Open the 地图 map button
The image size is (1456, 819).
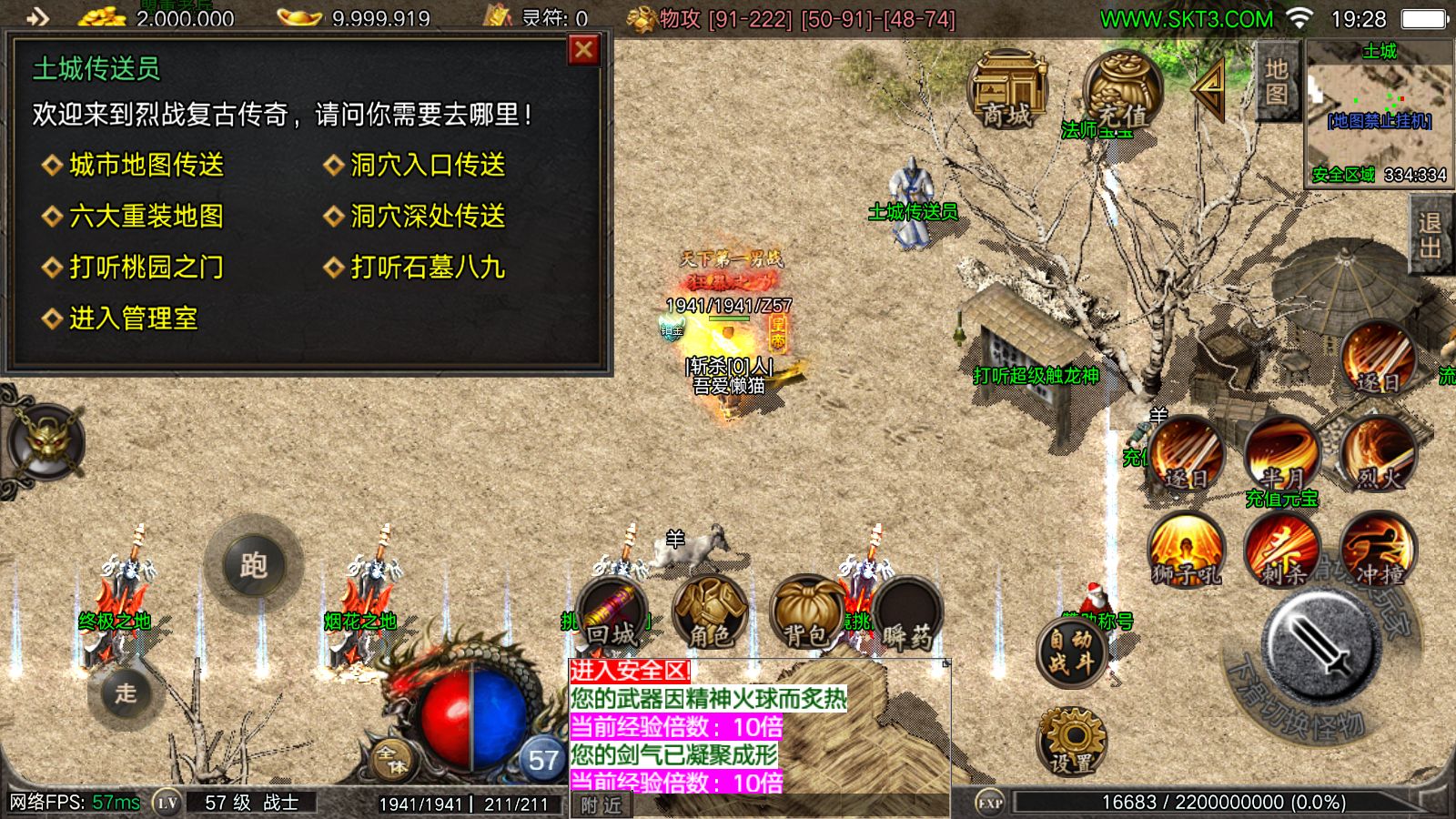(x=1277, y=82)
